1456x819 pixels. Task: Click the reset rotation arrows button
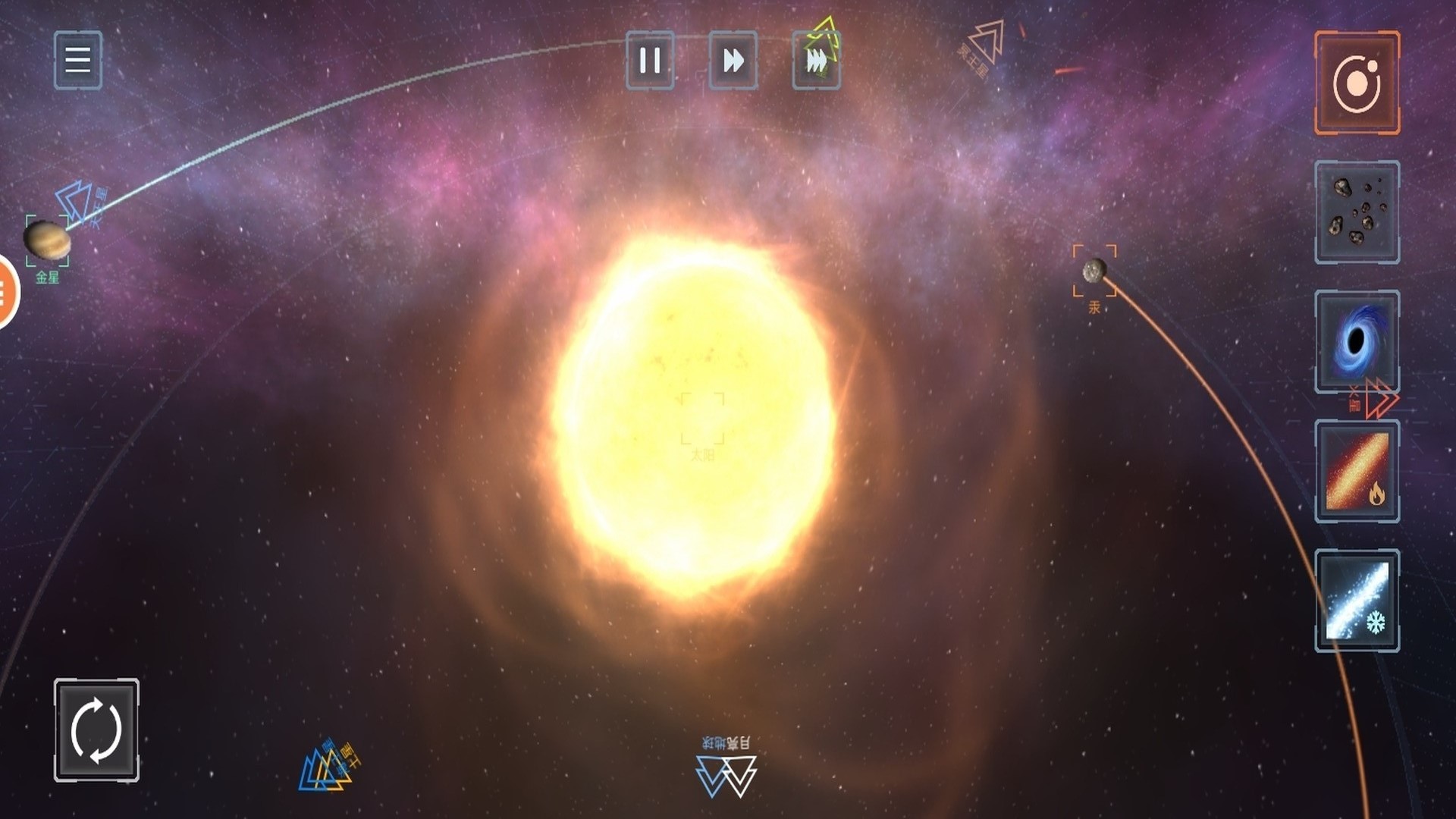pyautogui.click(x=96, y=730)
